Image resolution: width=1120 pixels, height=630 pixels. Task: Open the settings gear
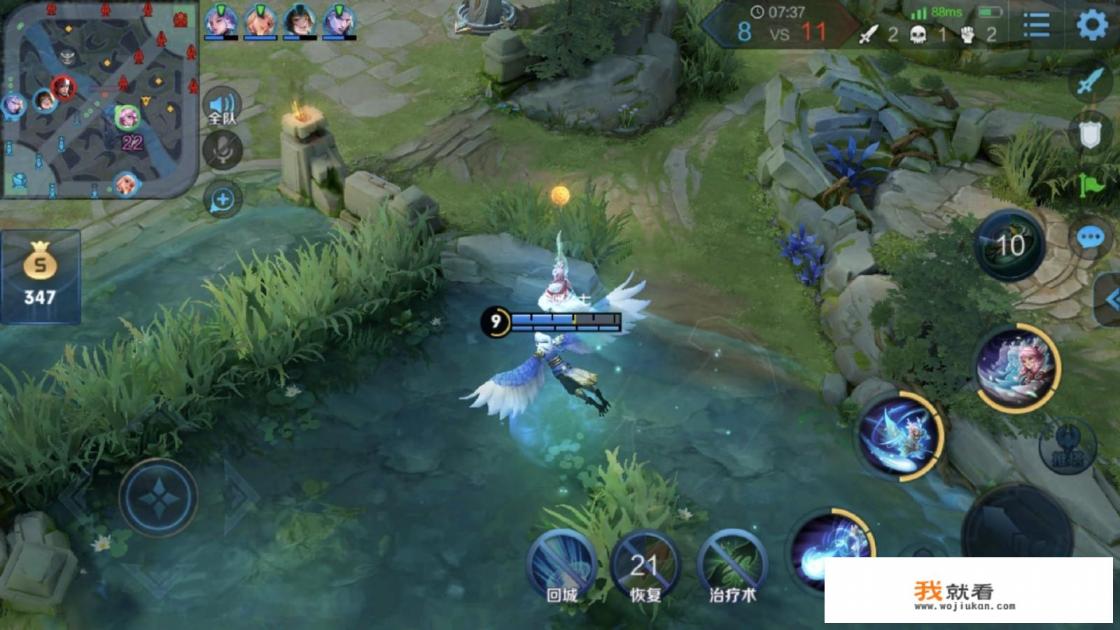pyautogui.click(x=1091, y=25)
